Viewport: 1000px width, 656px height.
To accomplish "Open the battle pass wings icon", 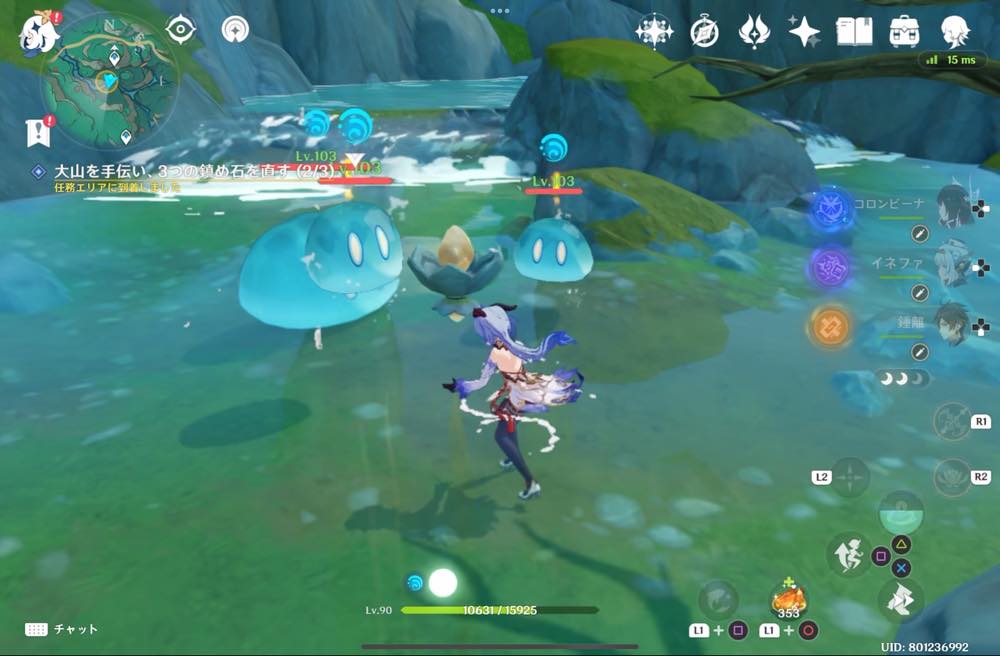I will (754, 31).
